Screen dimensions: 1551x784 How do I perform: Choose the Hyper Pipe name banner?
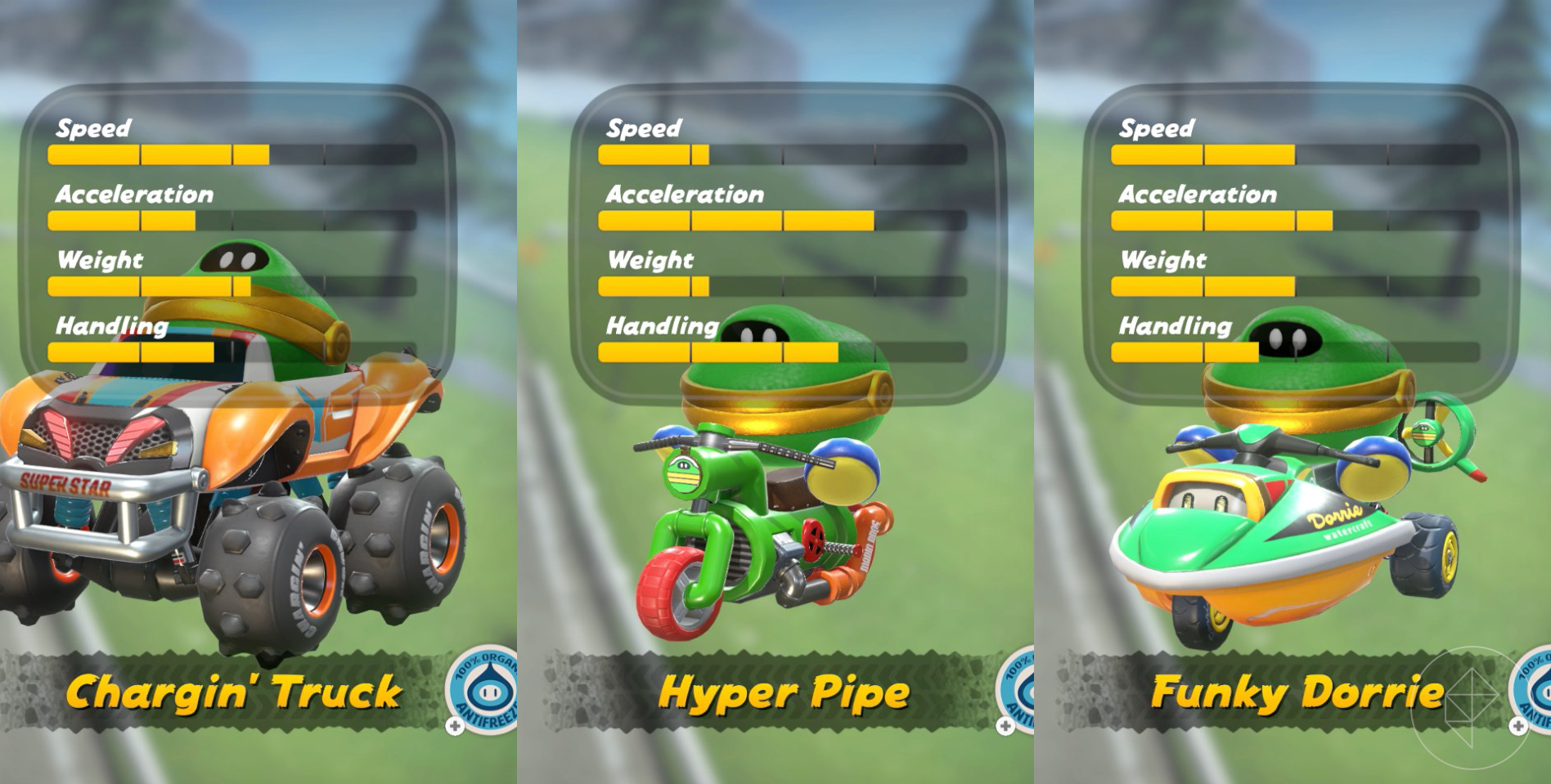click(783, 692)
